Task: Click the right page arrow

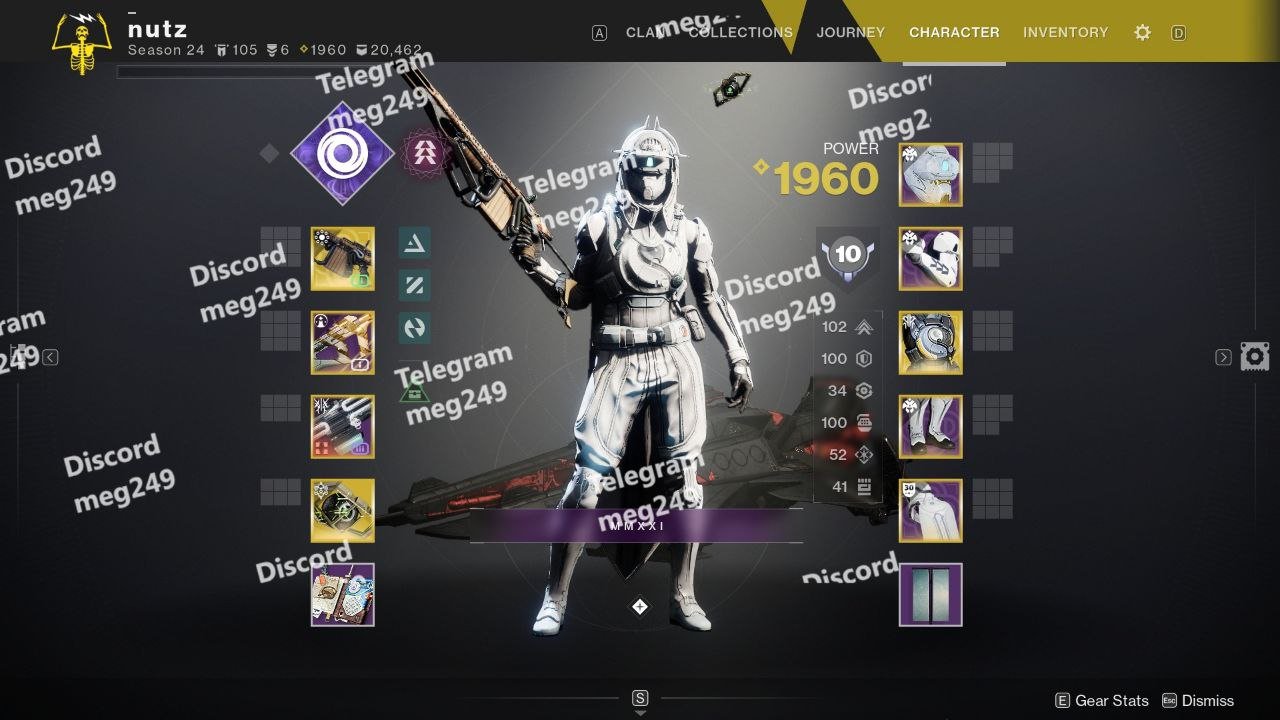Action: tap(1223, 357)
